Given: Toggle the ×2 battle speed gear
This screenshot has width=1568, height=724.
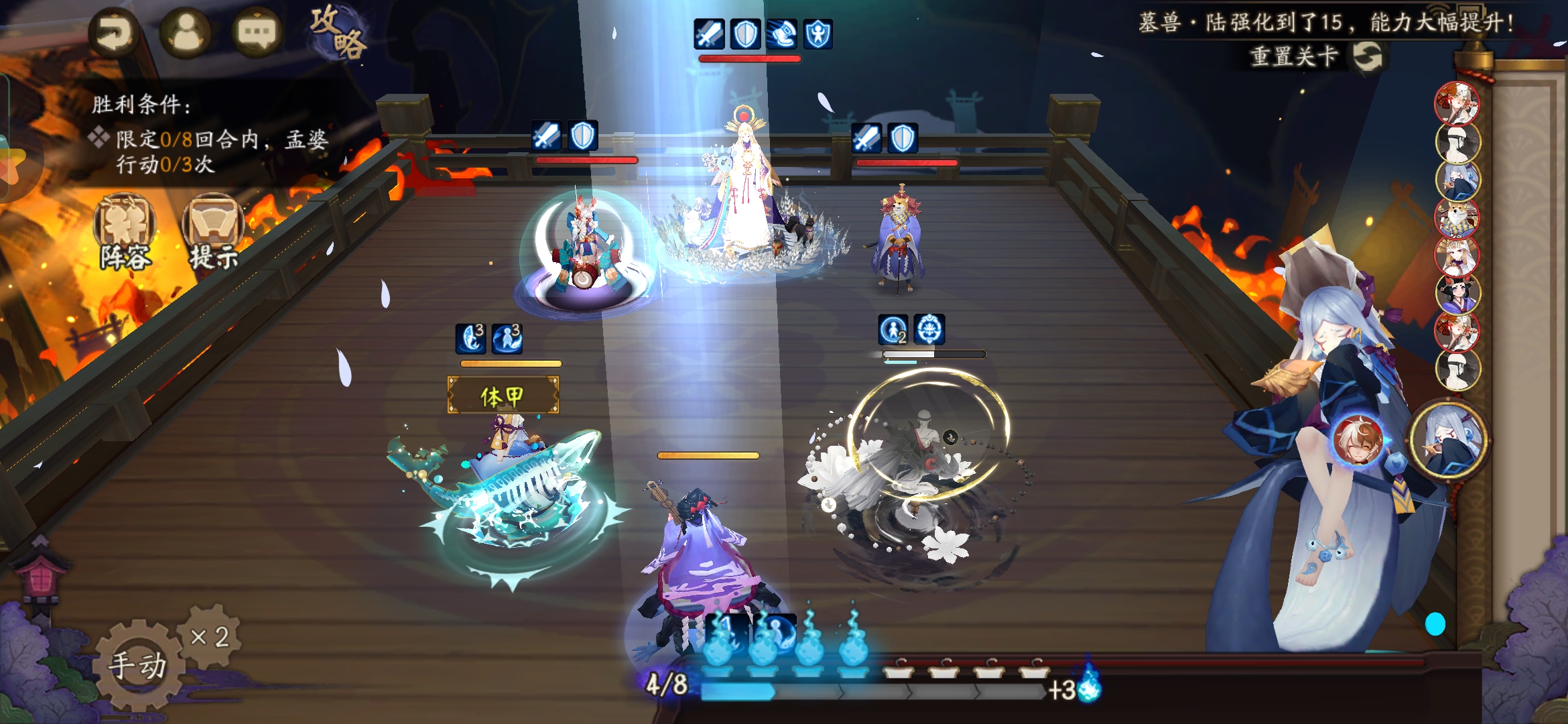Looking at the screenshot, I should [x=210, y=636].
